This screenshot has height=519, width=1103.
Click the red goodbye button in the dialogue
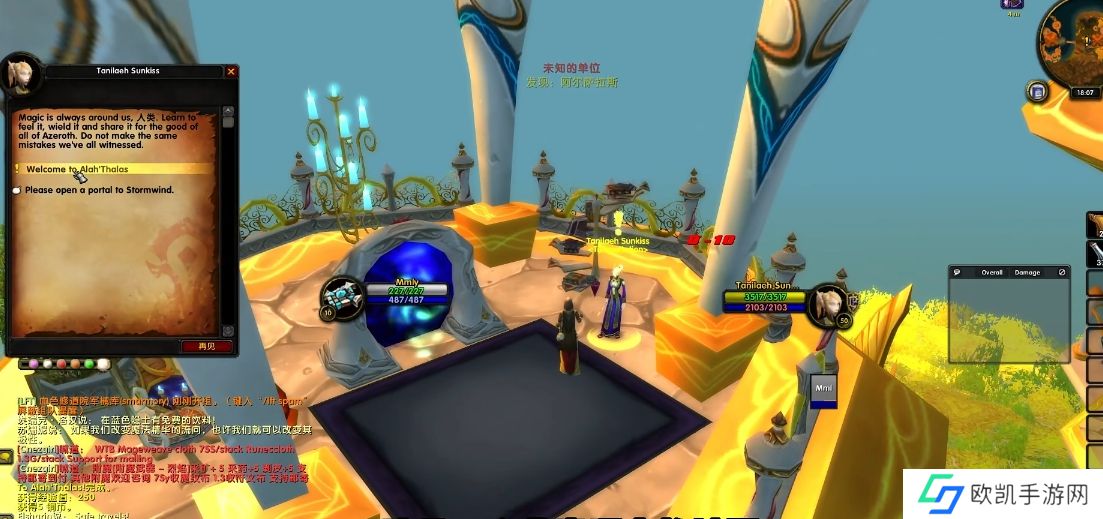207,346
